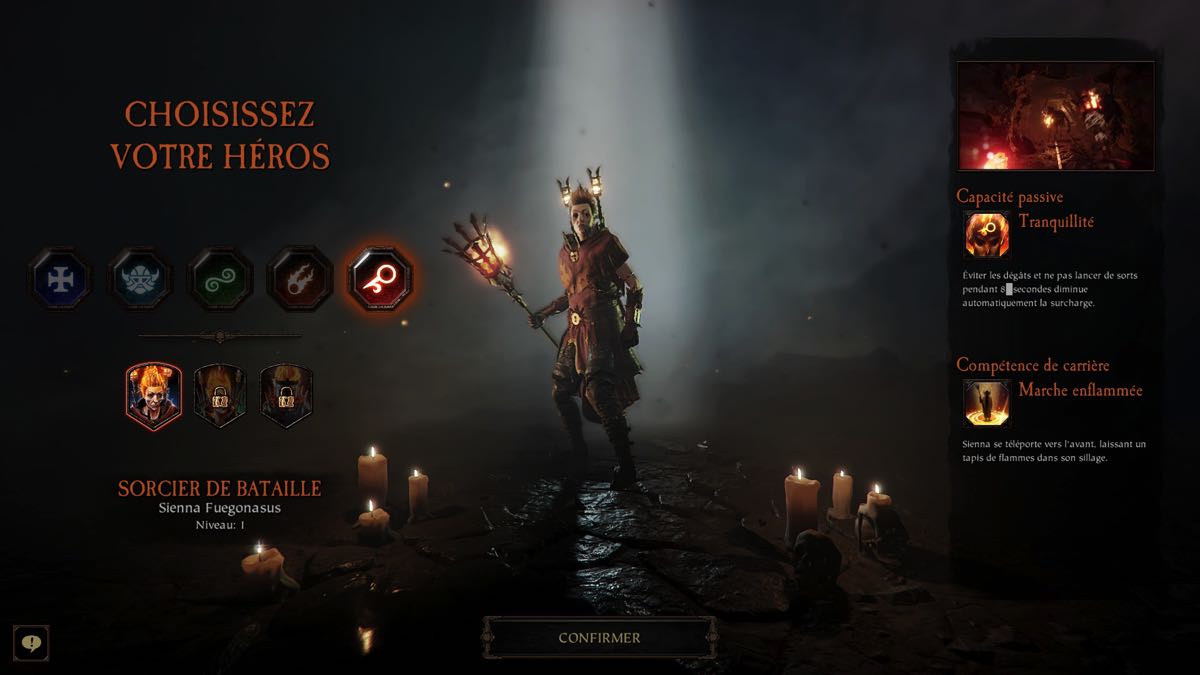The image size is (1200, 675).
Task: Pick the green swirl hero emblem
Action: pyautogui.click(x=220, y=277)
